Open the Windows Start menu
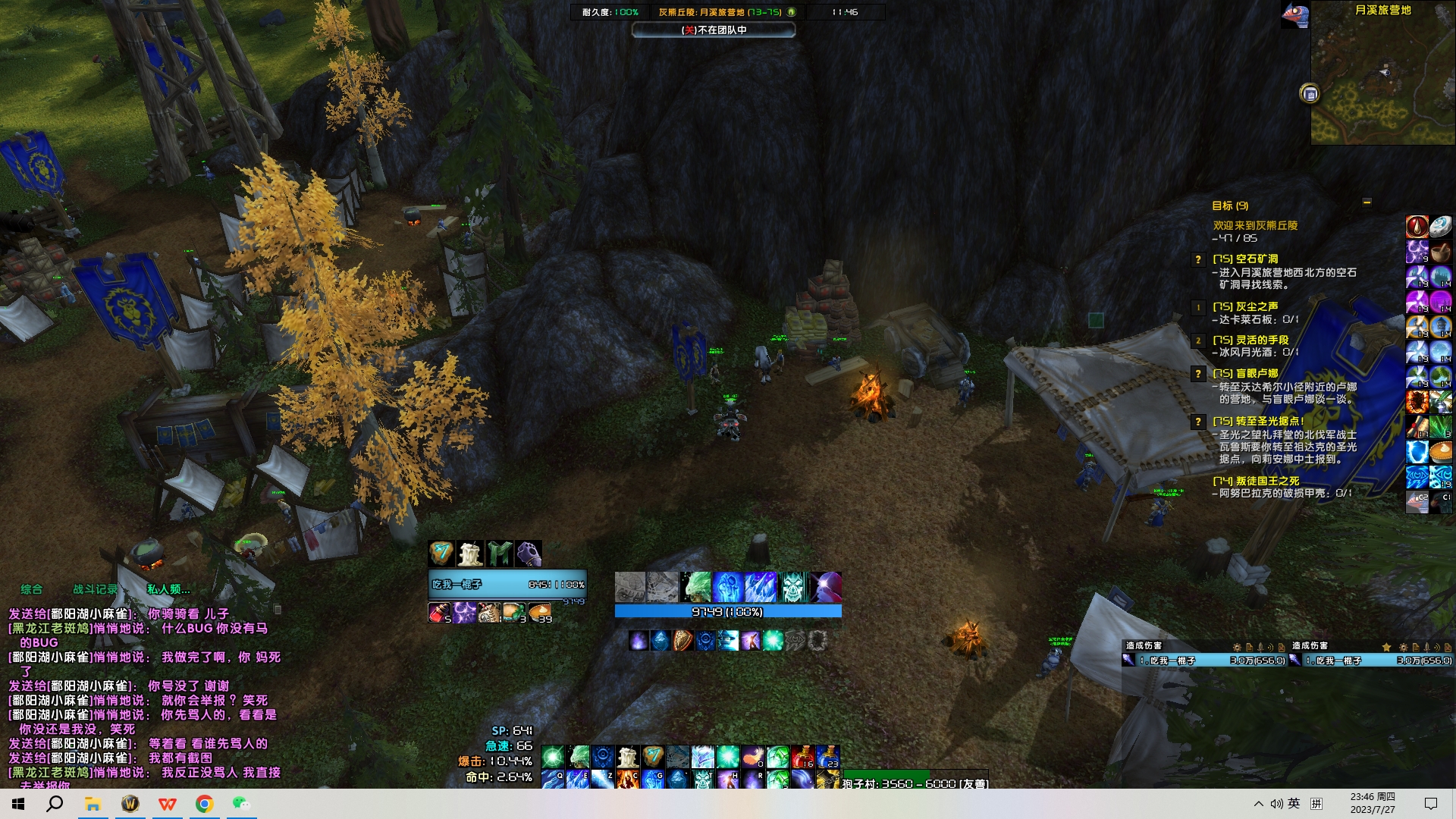Image resolution: width=1456 pixels, height=819 pixels. point(18,804)
